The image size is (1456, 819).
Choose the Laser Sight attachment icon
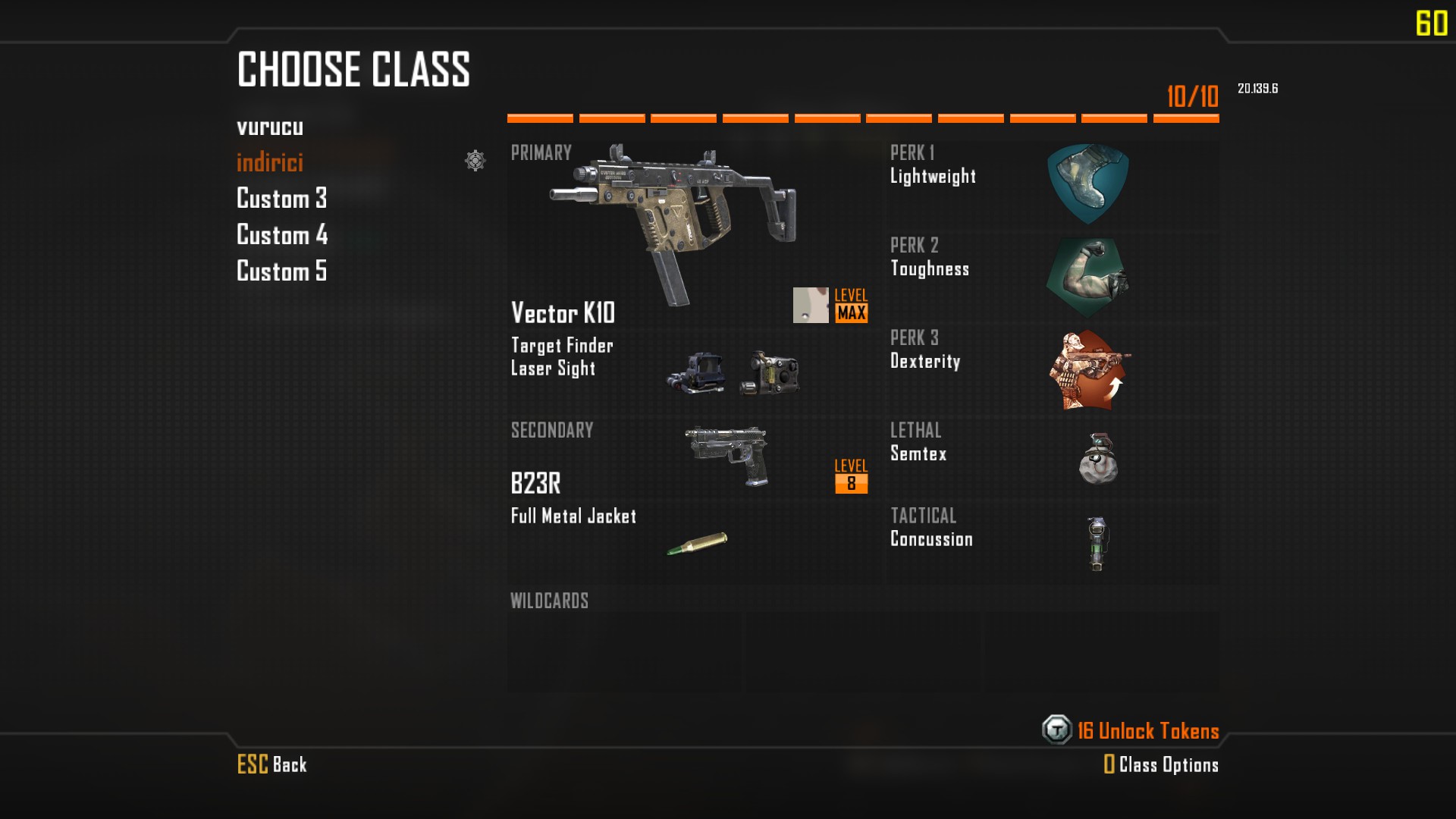770,372
